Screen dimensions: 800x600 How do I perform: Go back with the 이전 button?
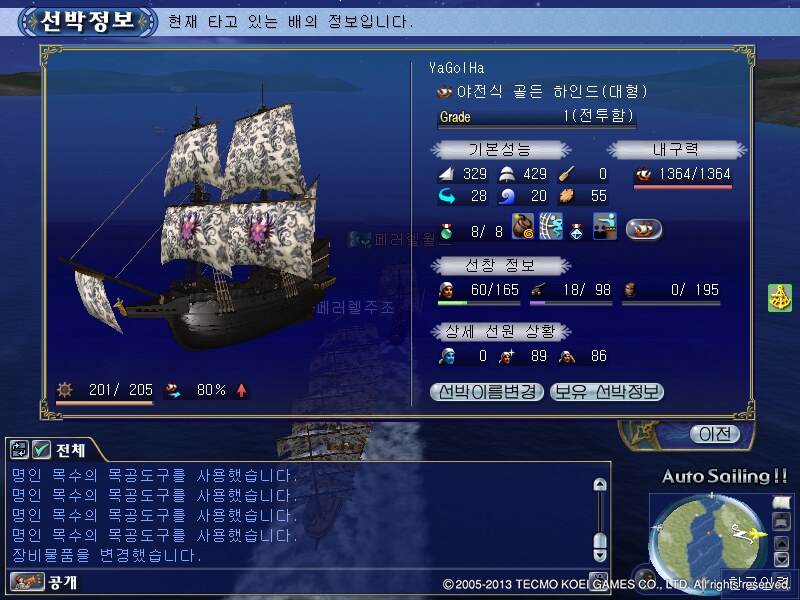point(714,434)
